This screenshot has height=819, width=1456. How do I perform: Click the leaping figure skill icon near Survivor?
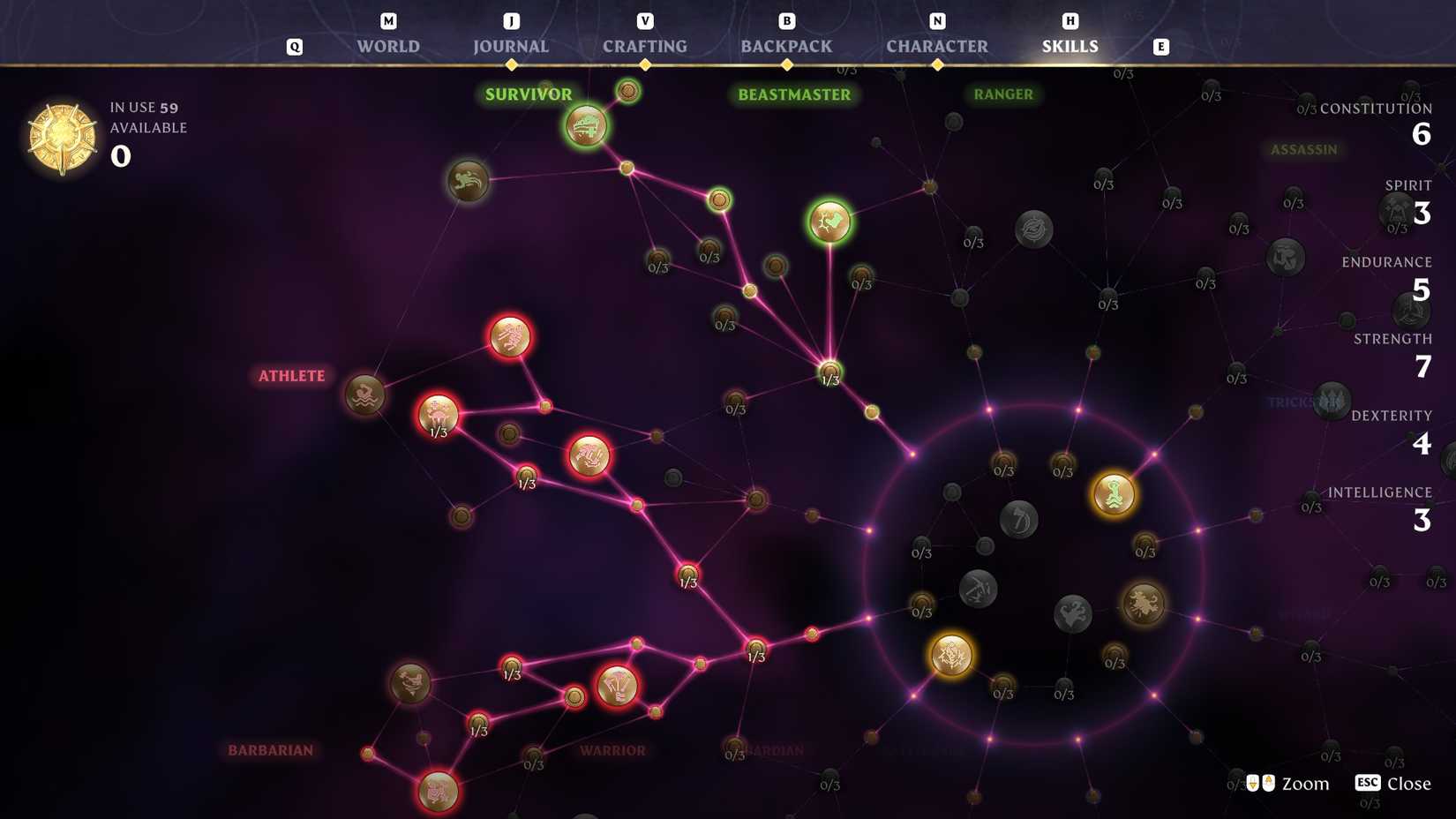469,181
